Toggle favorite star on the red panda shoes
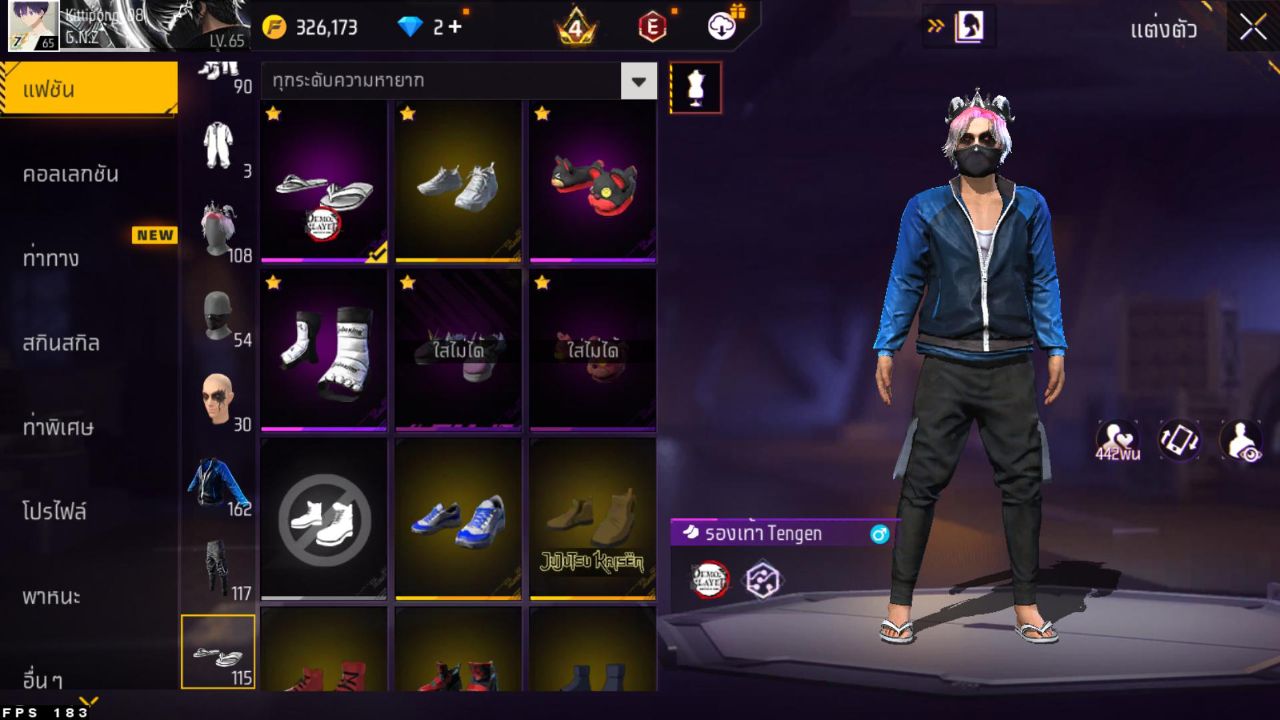This screenshot has width=1280, height=720. click(x=540, y=114)
